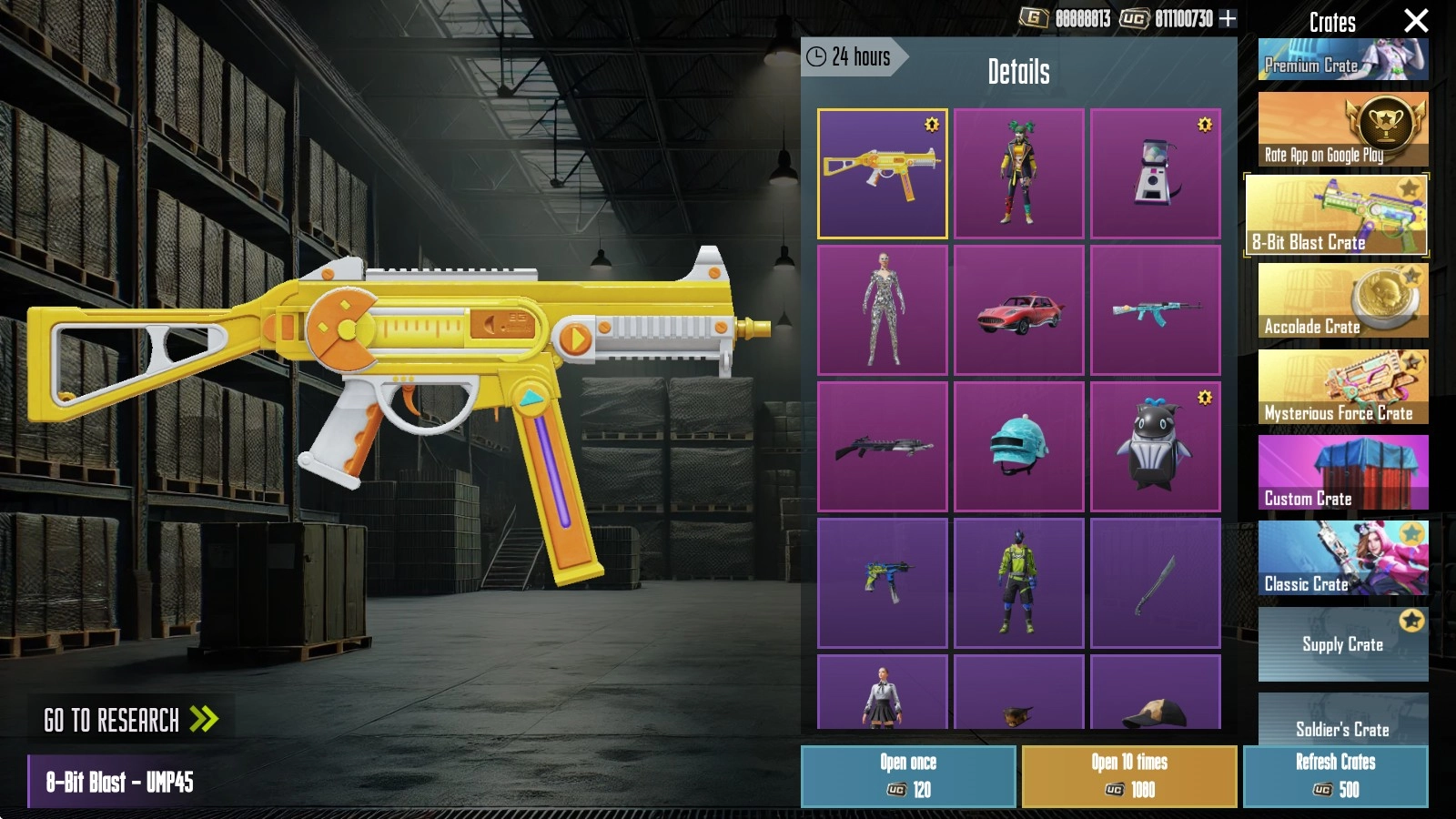Select the yellow UMP45 skin reward

coord(882,174)
